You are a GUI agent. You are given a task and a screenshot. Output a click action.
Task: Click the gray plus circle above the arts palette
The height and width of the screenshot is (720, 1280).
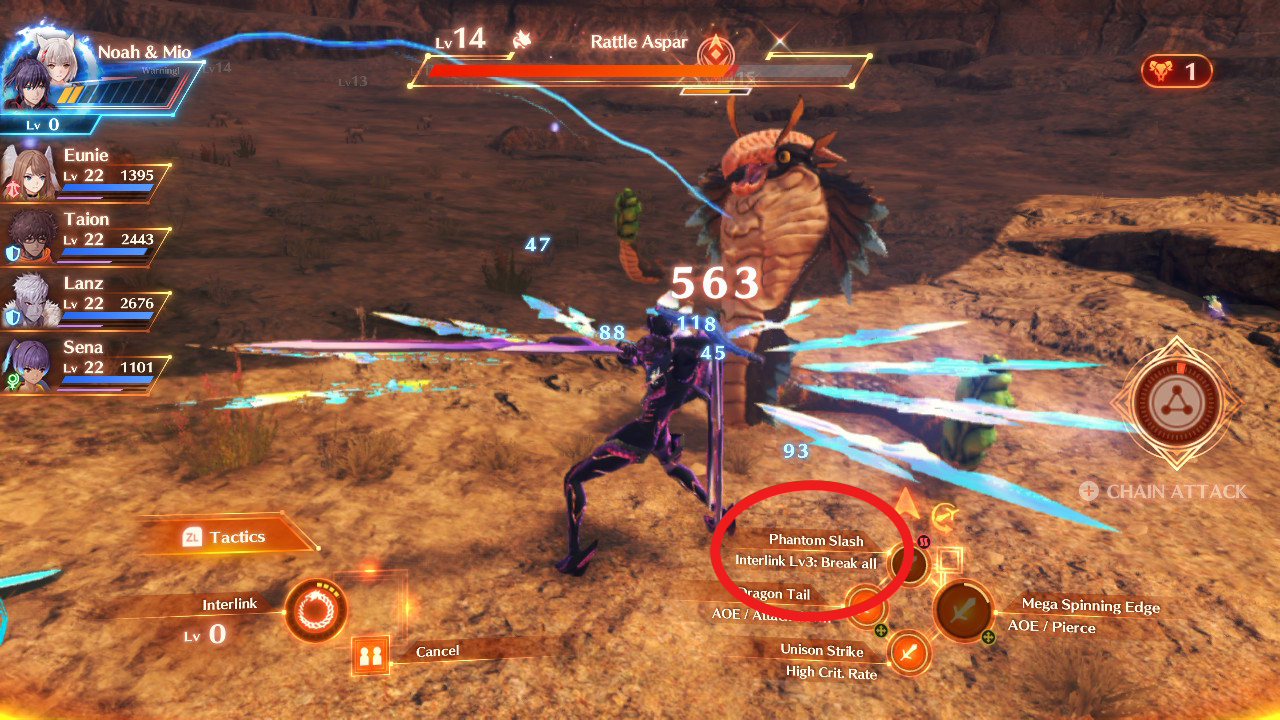pyautogui.click(x=1088, y=491)
